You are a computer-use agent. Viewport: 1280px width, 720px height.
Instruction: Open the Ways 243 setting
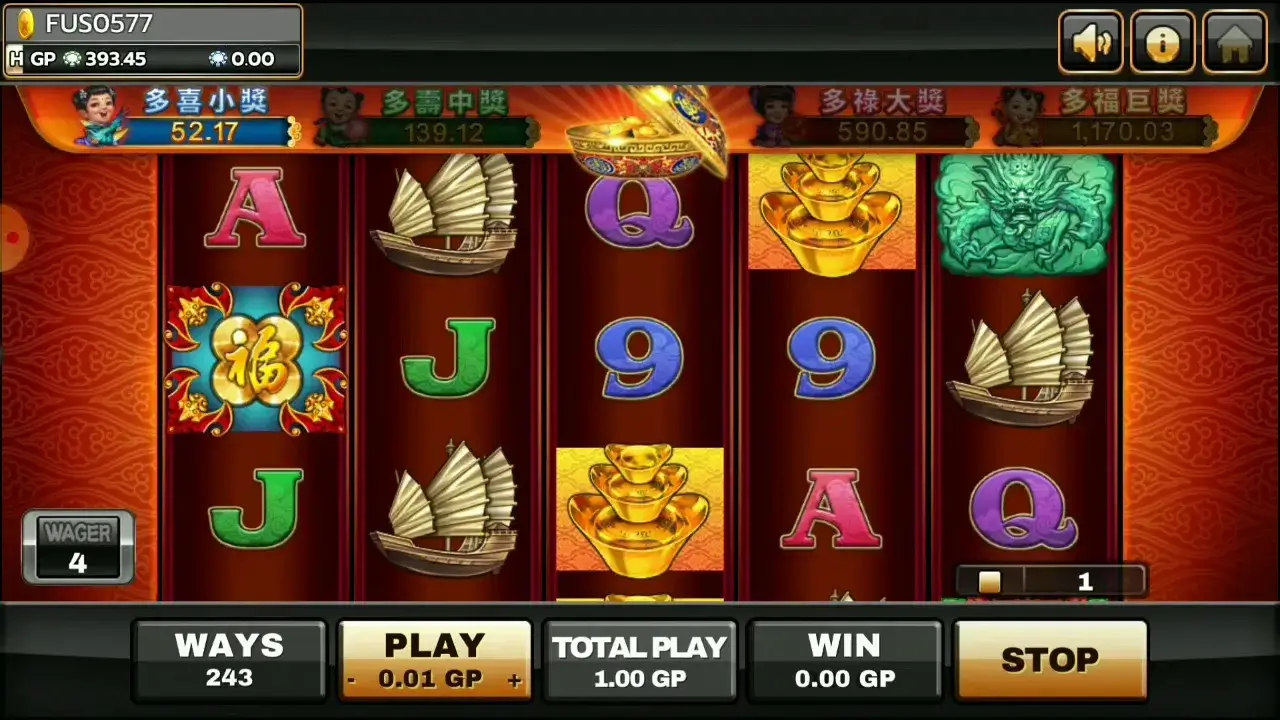click(x=229, y=660)
